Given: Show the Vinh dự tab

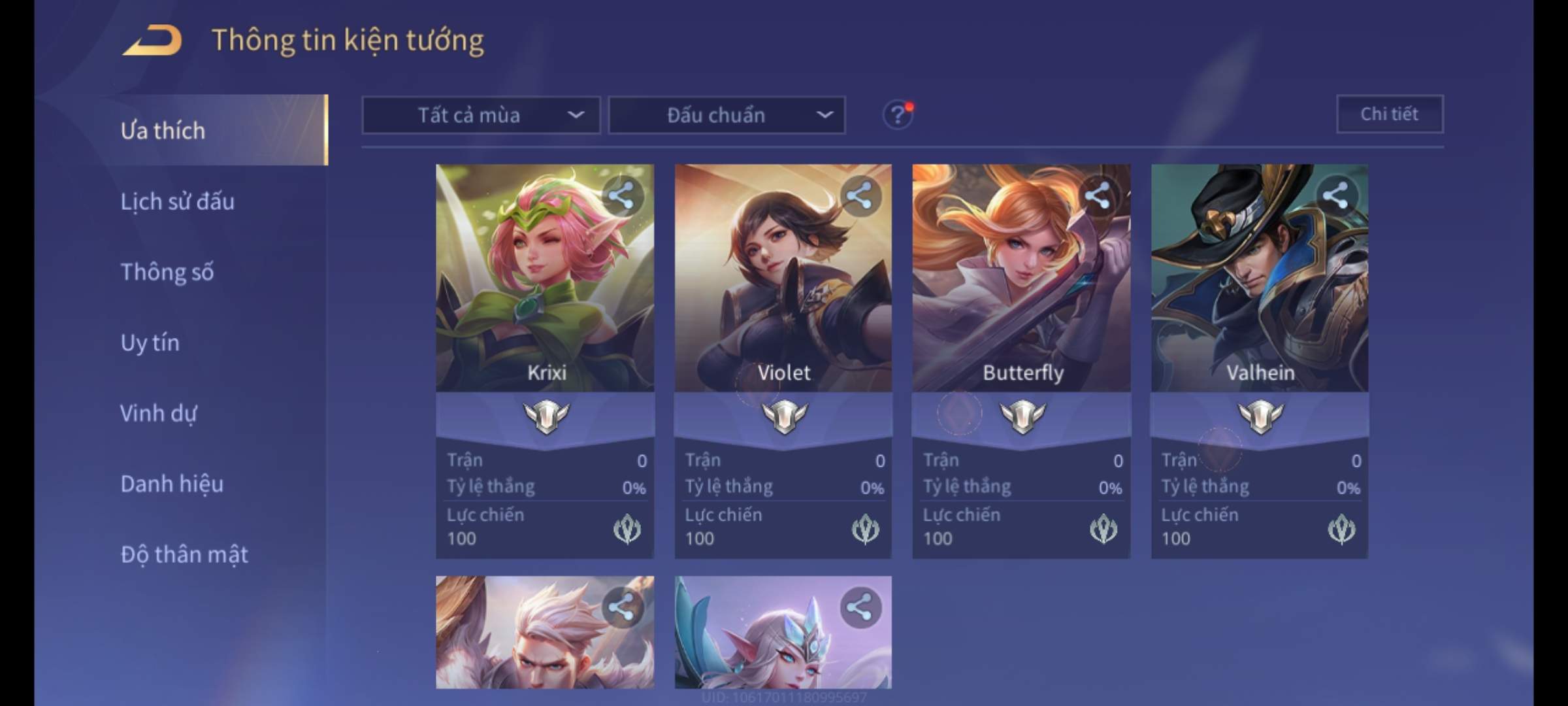Looking at the screenshot, I should (x=158, y=413).
